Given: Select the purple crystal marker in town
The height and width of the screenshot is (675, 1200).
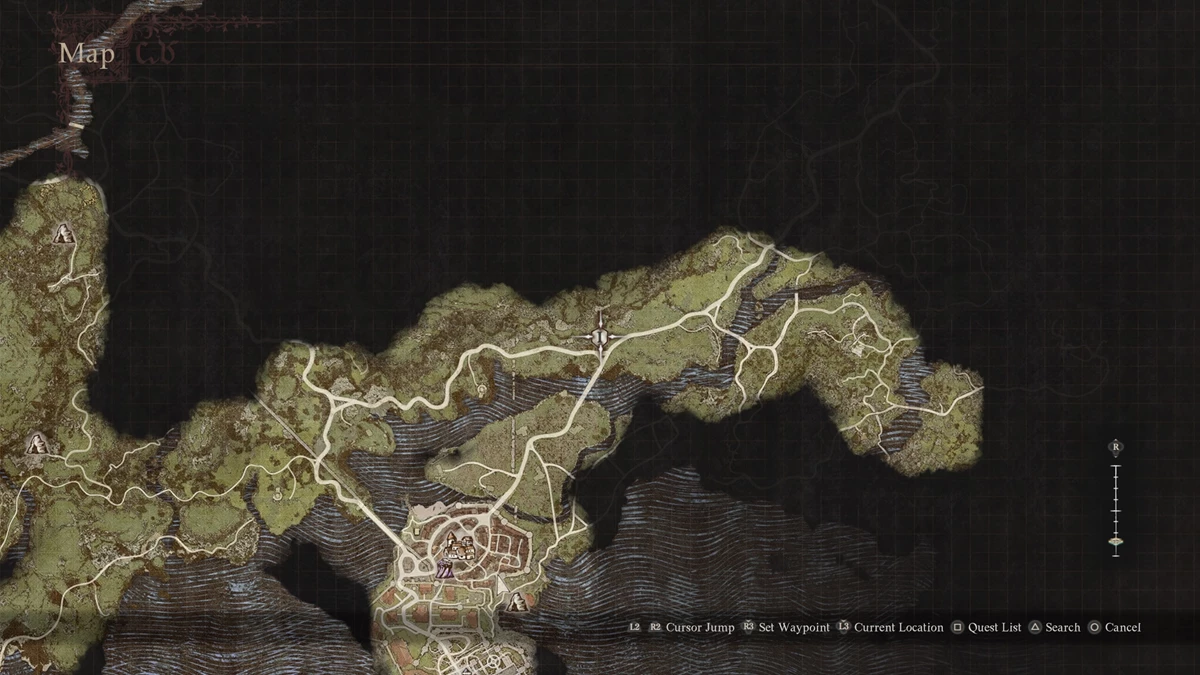Looking at the screenshot, I should [x=444, y=571].
